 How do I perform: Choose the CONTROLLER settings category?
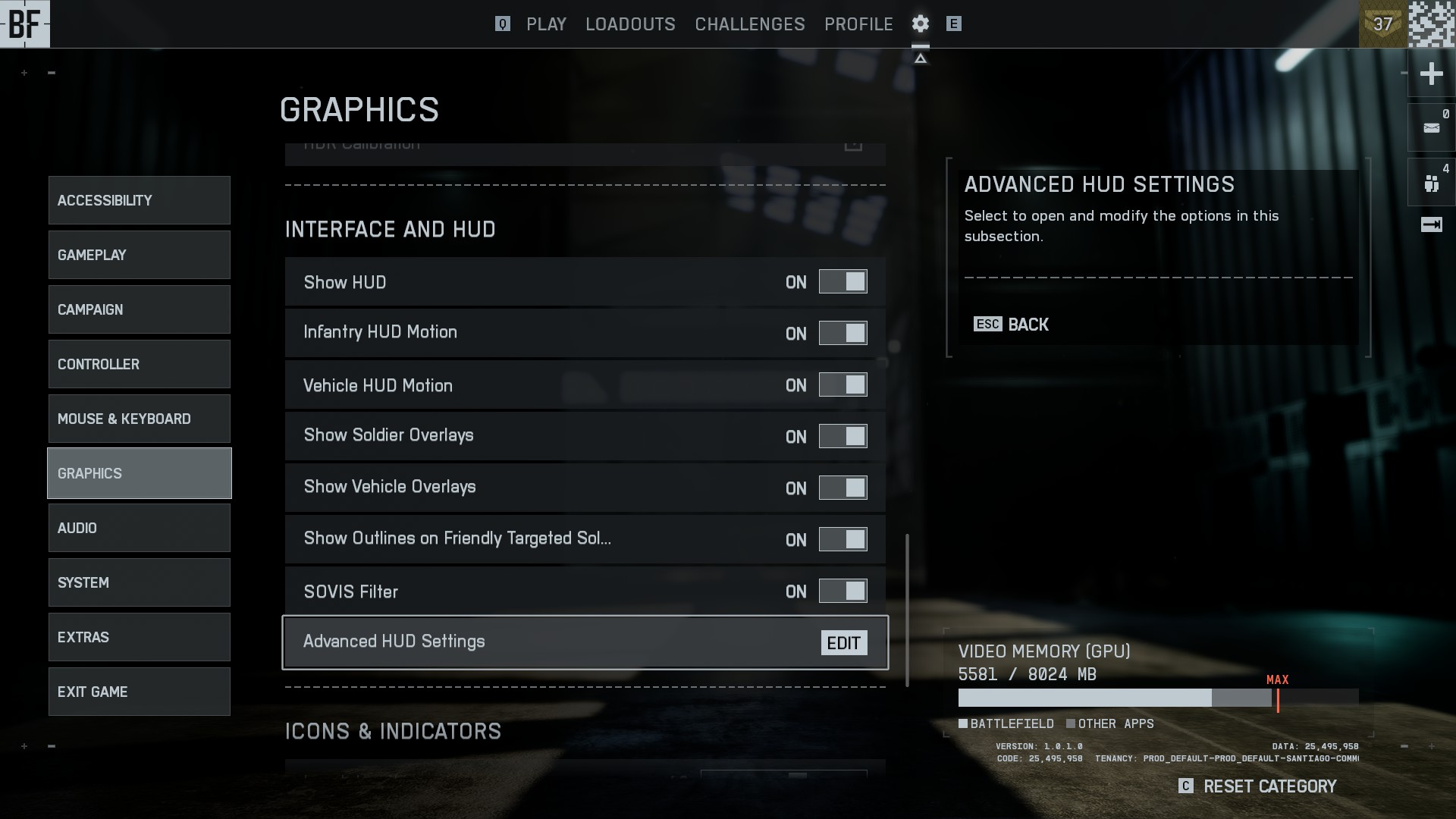(x=140, y=364)
